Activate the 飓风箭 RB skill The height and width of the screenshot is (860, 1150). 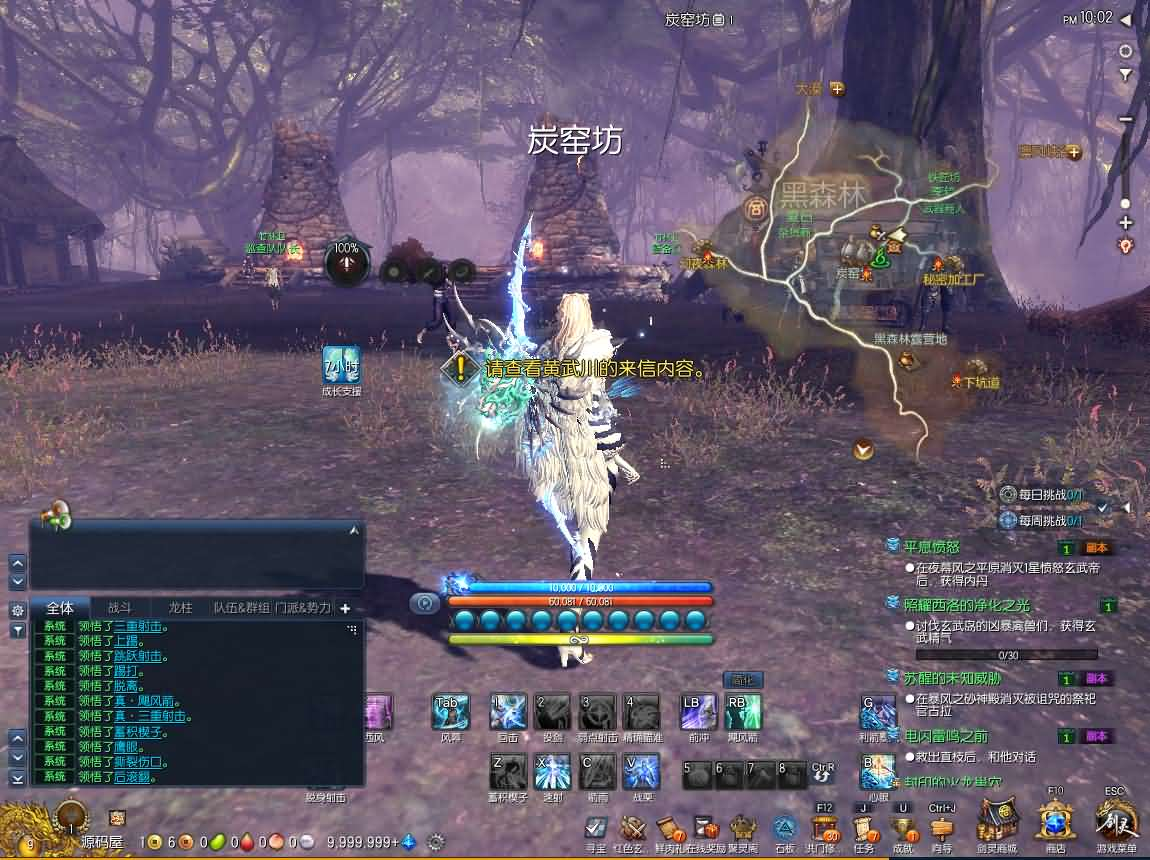point(743,712)
